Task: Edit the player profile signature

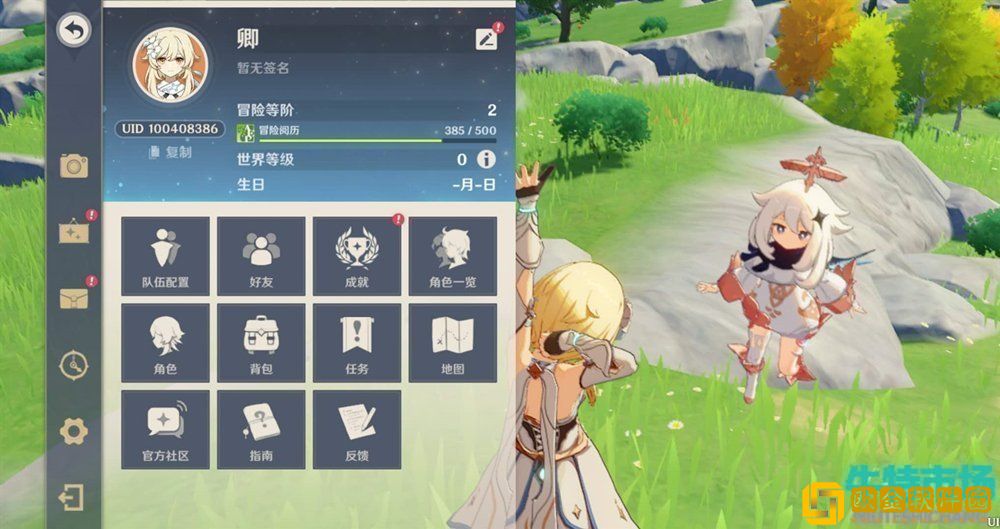Action: tap(486, 39)
